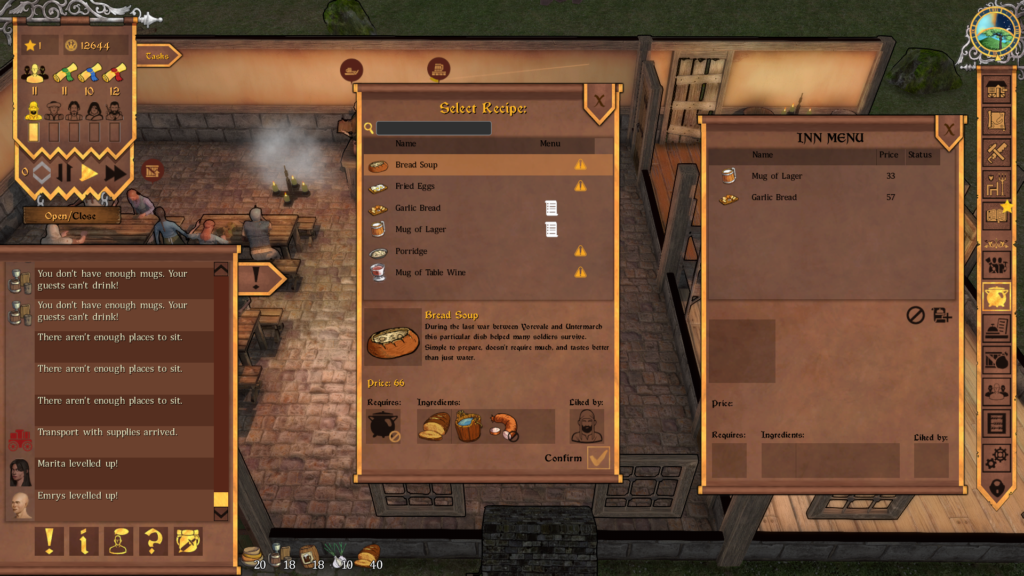Screen dimensions: 1024x576
Task: Show the question mark message filter
Action: pyautogui.click(x=153, y=541)
